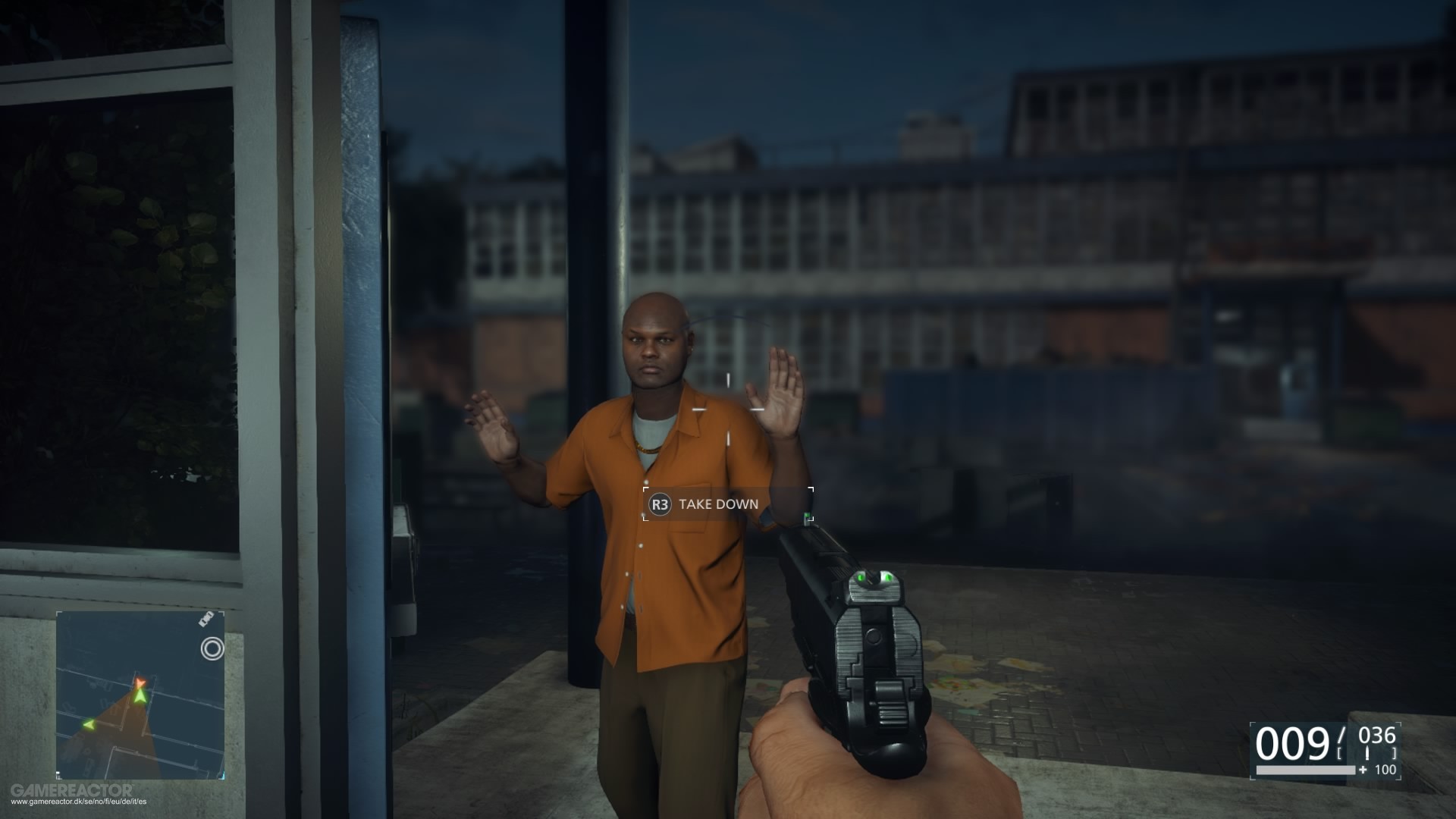Select the white car icon on minimap
The height and width of the screenshot is (819, 1456).
click(x=206, y=620)
